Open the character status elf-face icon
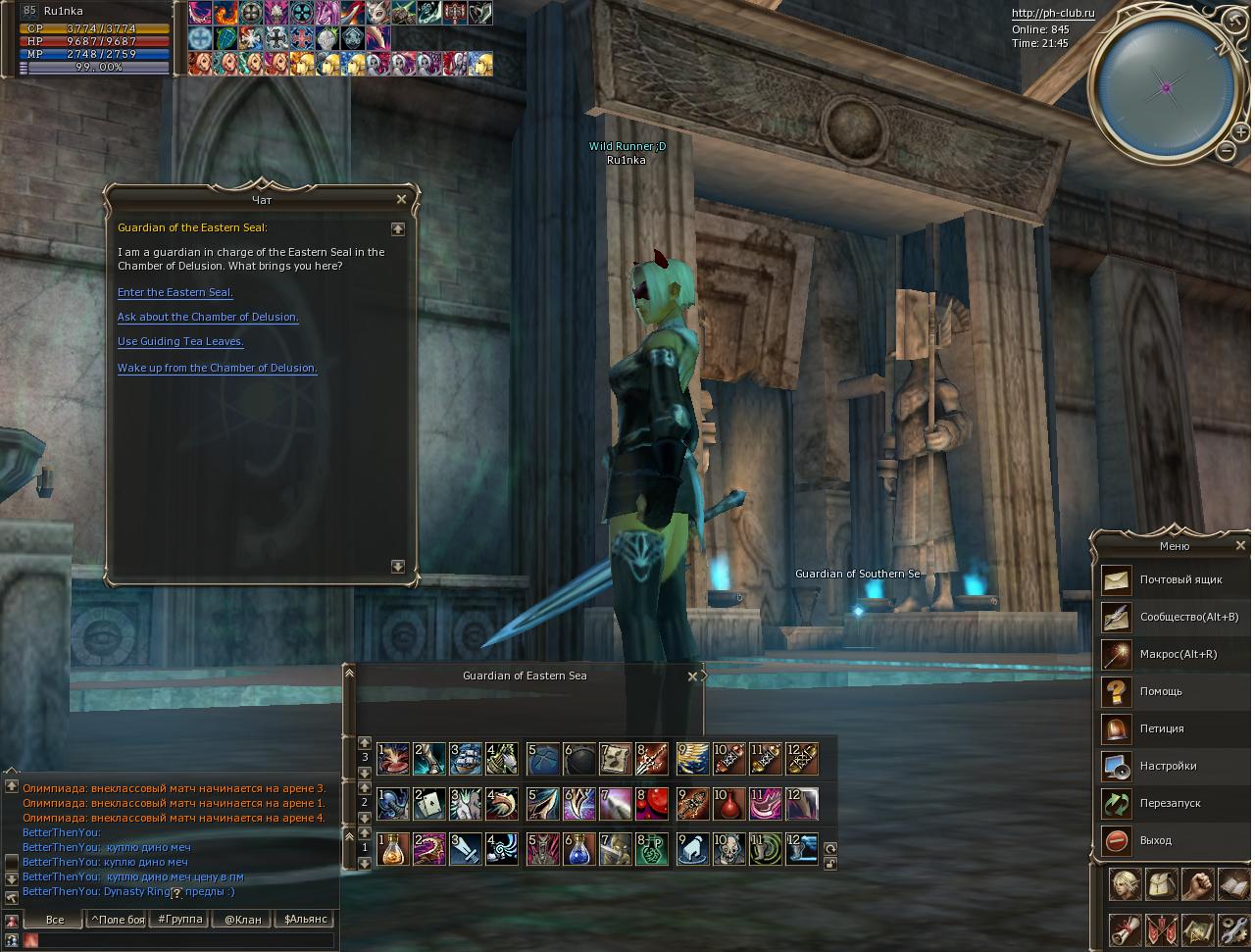This screenshot has height=952, width=1255. [1125, 885]
